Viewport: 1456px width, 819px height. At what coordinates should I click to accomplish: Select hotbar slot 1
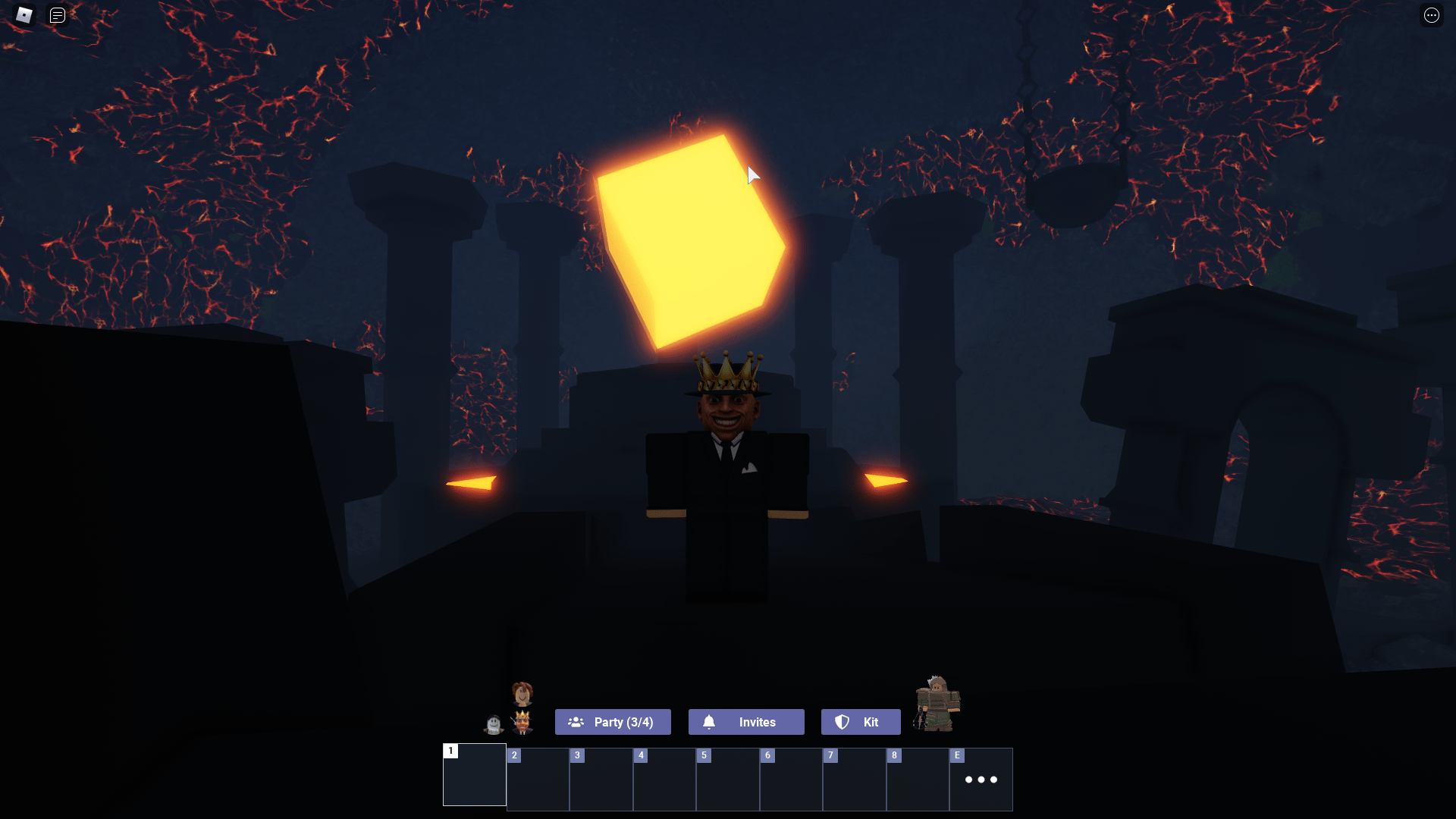[x=474, y=775]
